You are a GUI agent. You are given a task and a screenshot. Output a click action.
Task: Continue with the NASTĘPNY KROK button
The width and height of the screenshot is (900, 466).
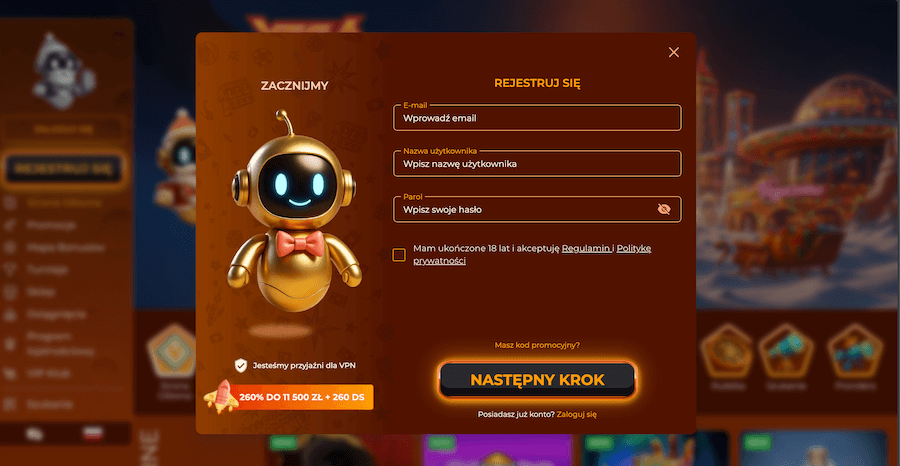[537, 380]
